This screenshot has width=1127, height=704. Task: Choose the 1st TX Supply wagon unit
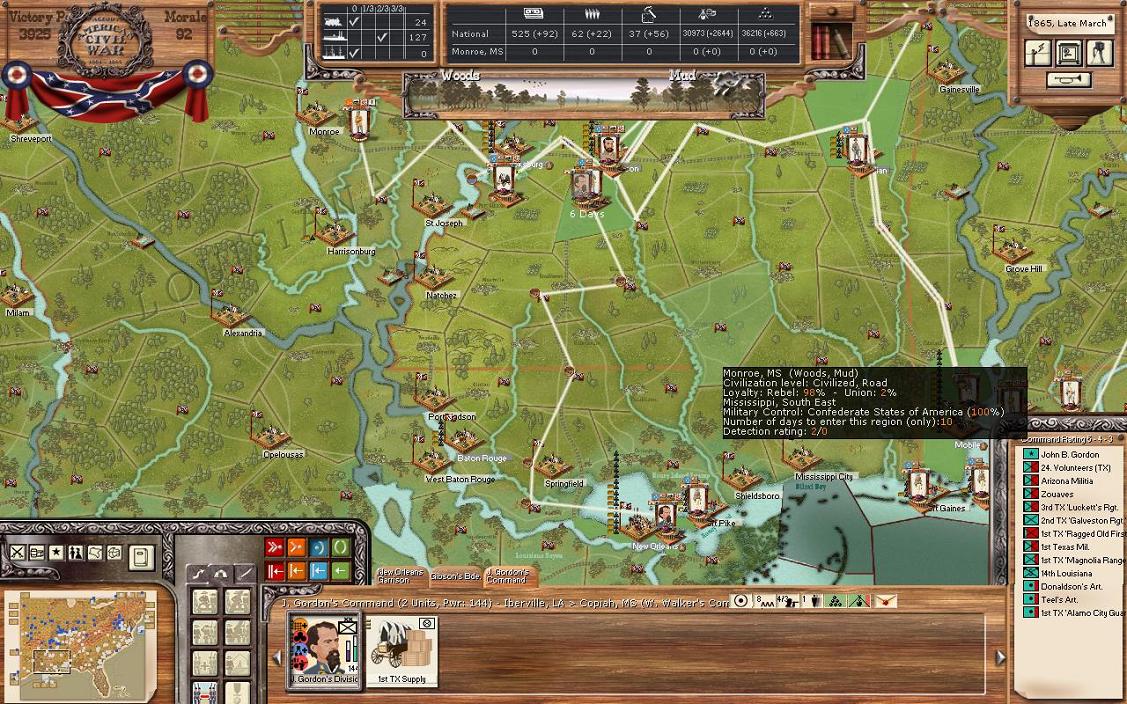401,649
